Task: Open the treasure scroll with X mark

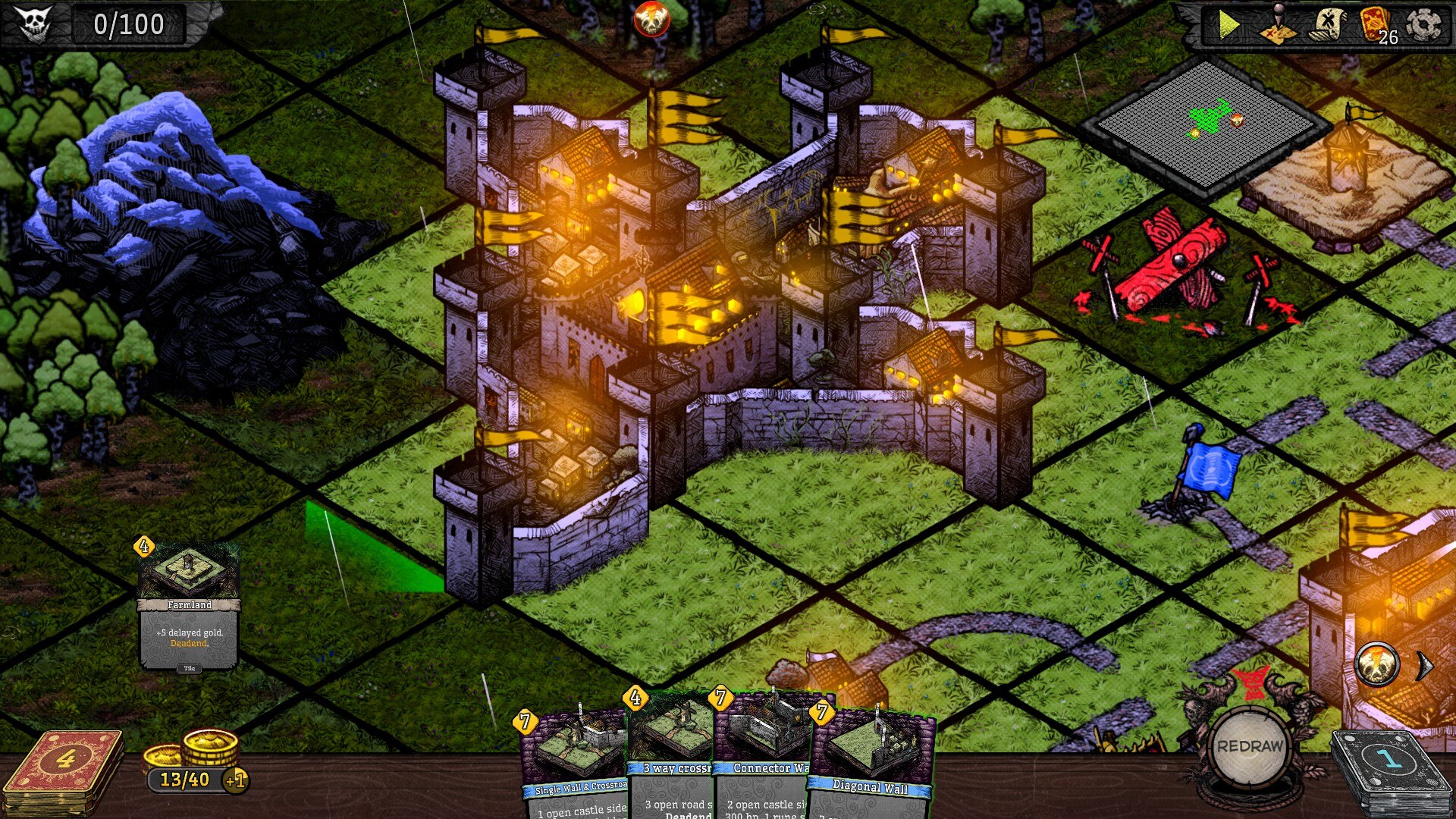Action: coord(1327,25)
